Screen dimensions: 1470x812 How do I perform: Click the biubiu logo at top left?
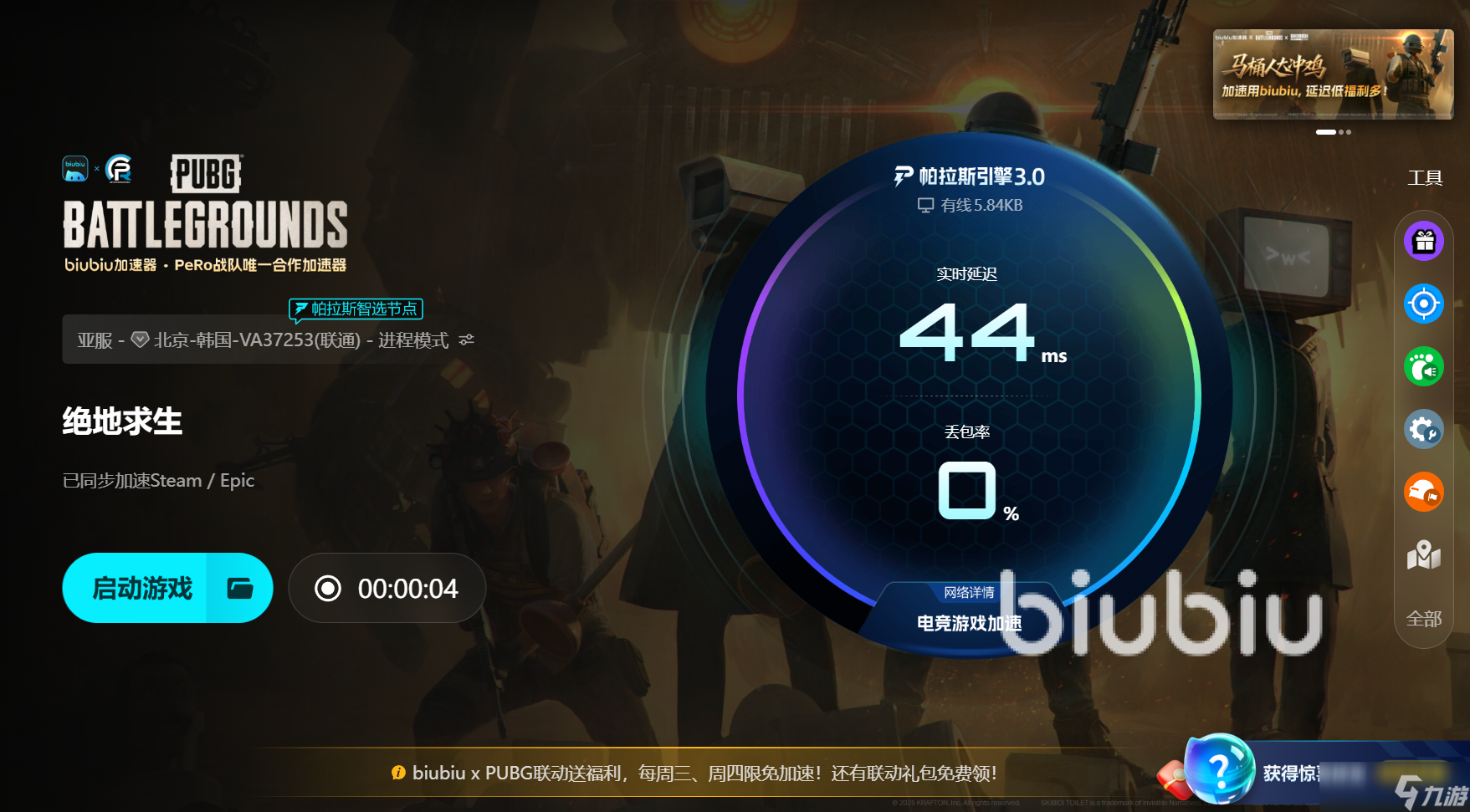click(75, 167)
